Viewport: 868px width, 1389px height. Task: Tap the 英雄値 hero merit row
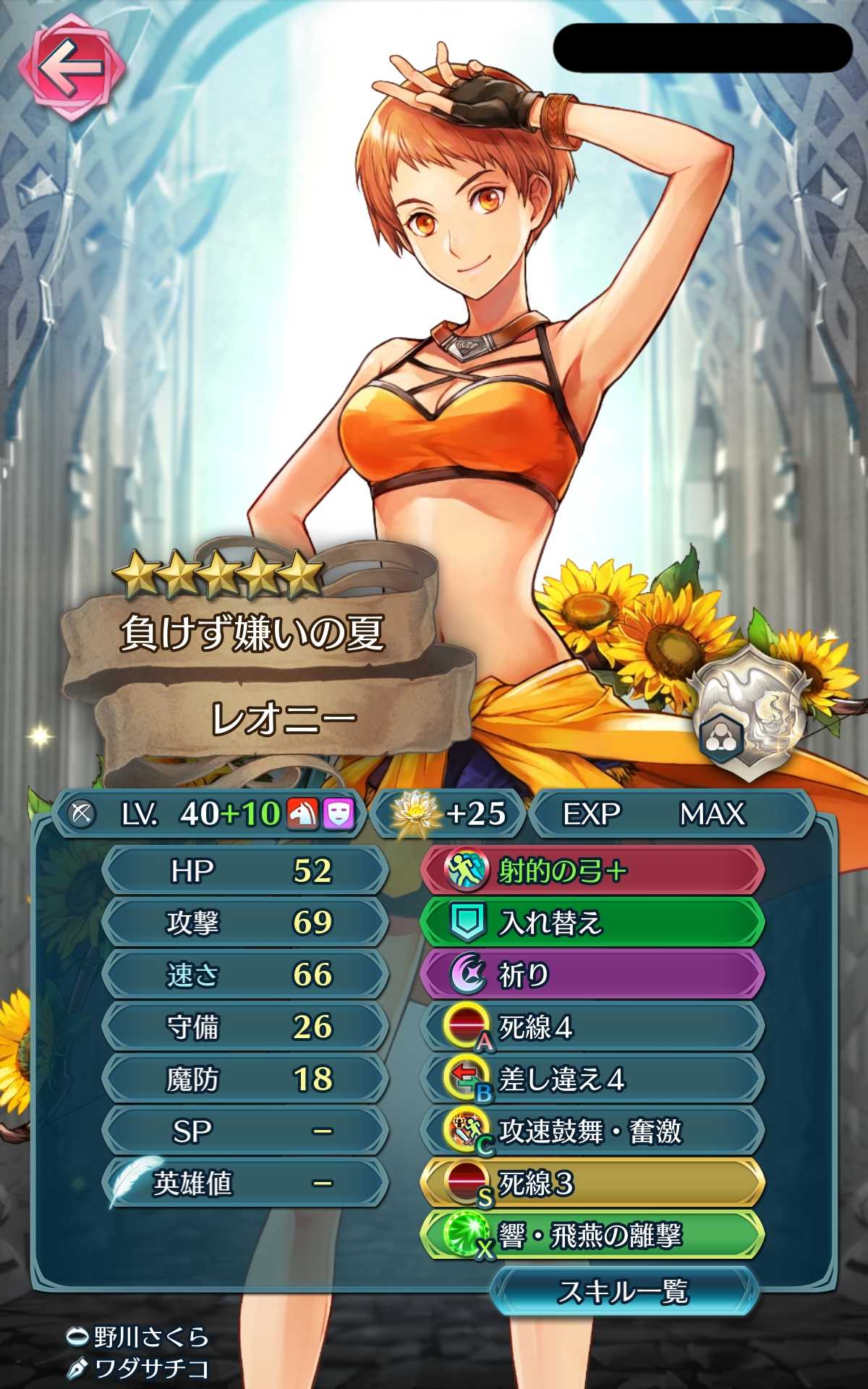click(244, 1184)
